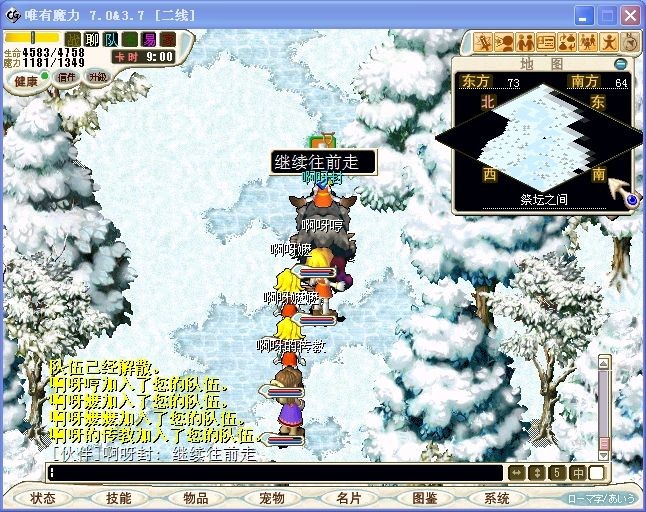Open the 信件 mail button
The height and width of the screenshot is (512, 646).
pyautogui.click(x=66, y=78)
